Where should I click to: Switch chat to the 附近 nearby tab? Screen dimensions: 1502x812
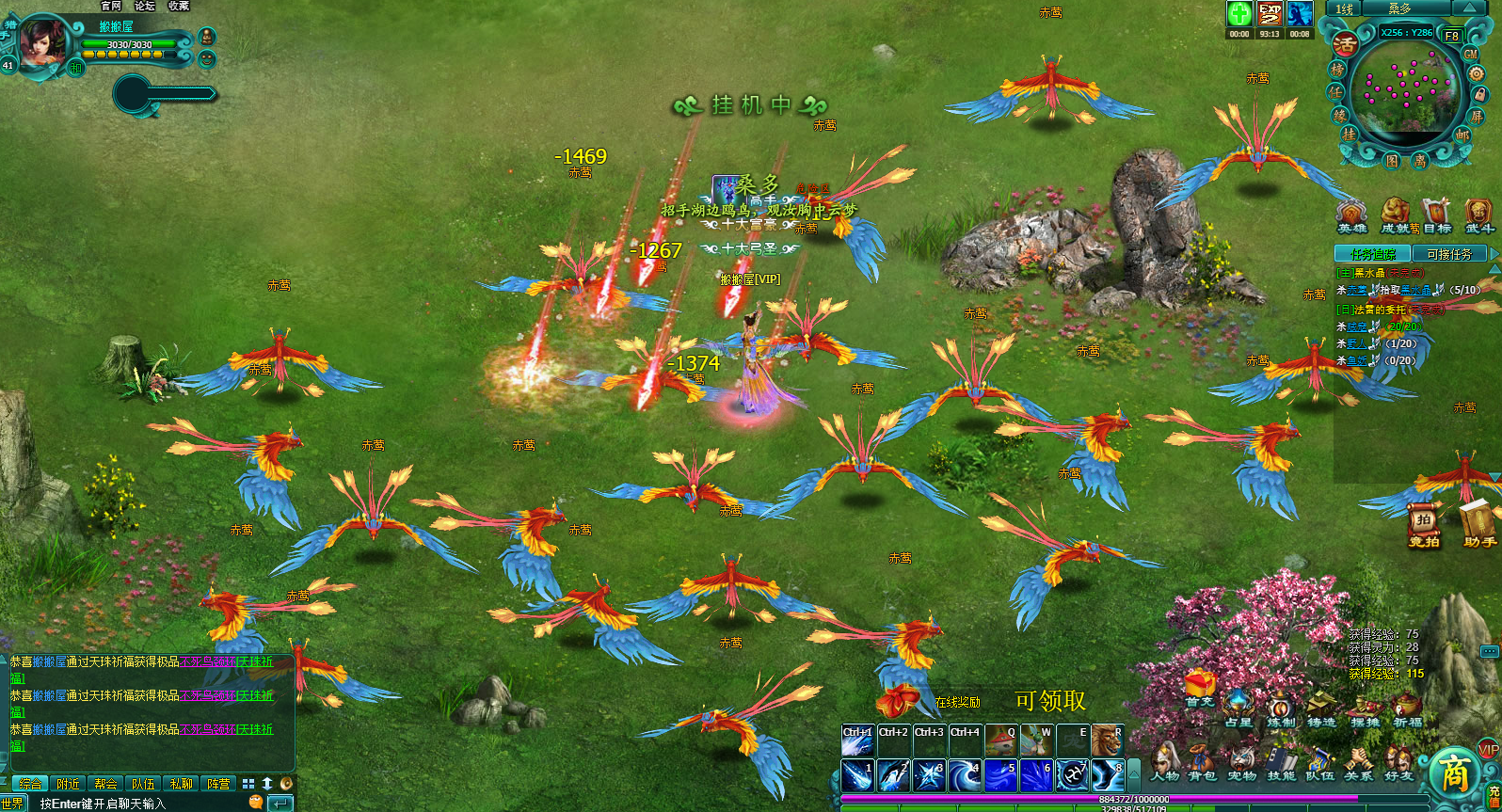[x=69, y=784]
